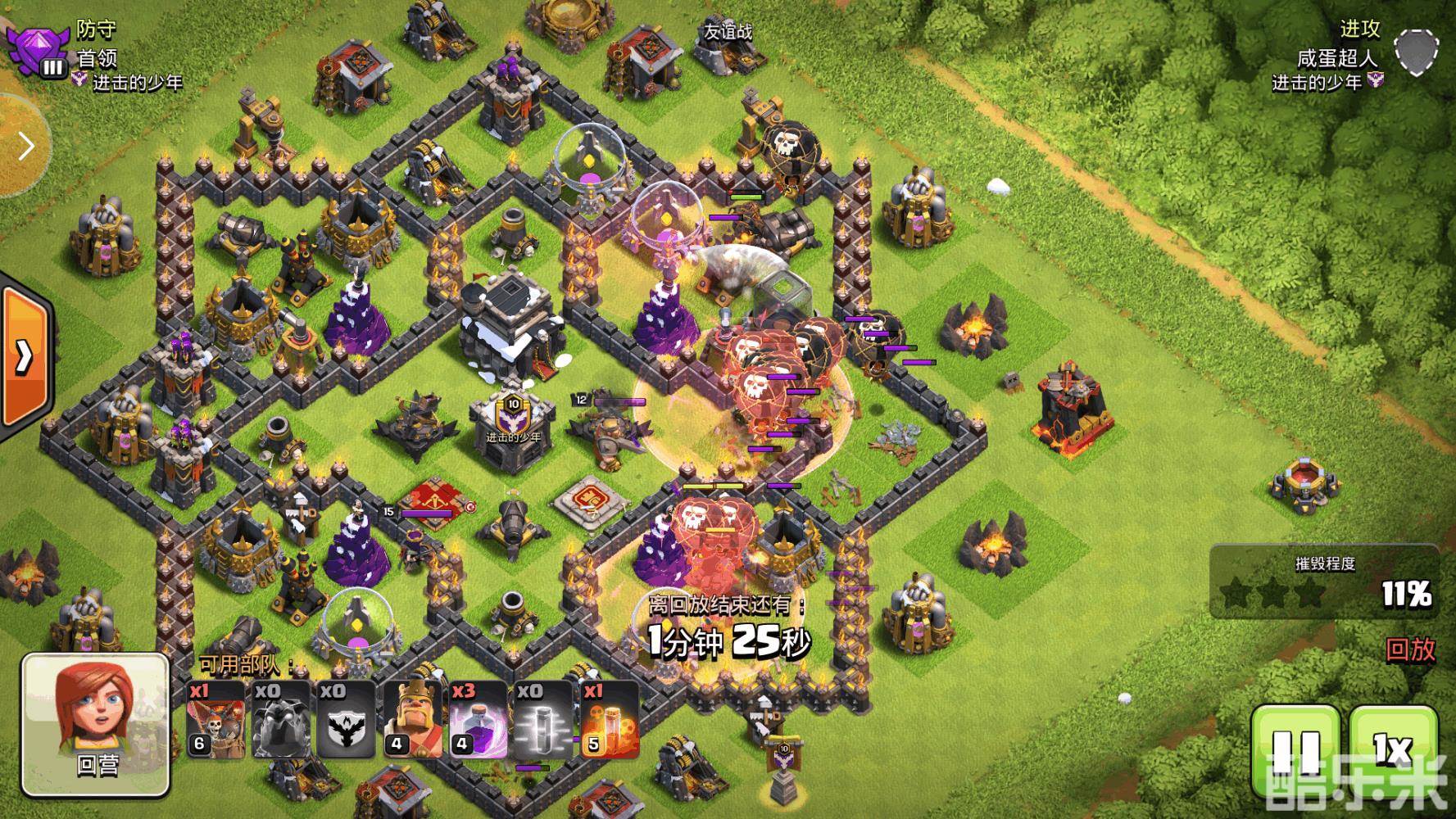This screenshot has height=819, width=1456.
Task: Click the attacker's grey shield badge
Action: point(1416,52)
